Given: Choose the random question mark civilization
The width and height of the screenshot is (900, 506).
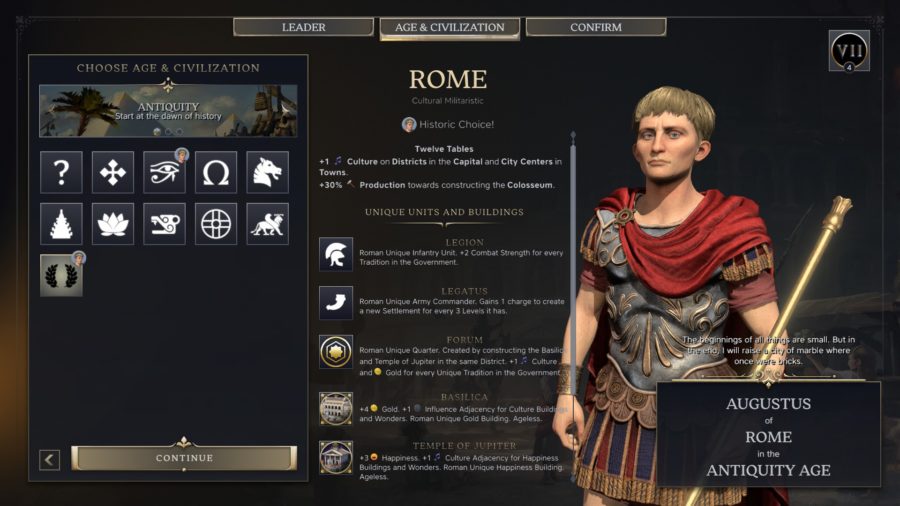Looking at the screenshot, I should [61, 172].
